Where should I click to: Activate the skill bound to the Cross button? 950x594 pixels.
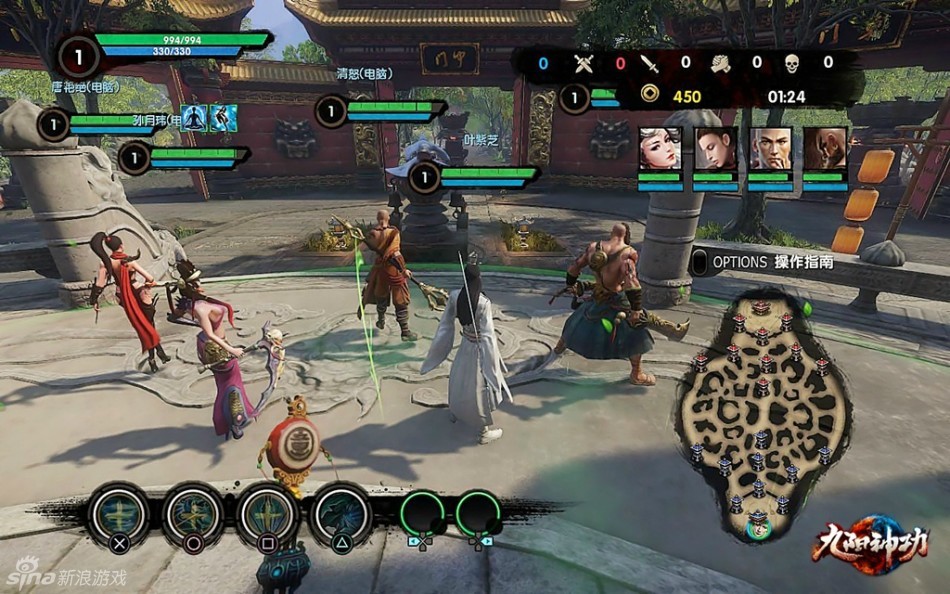120,514
